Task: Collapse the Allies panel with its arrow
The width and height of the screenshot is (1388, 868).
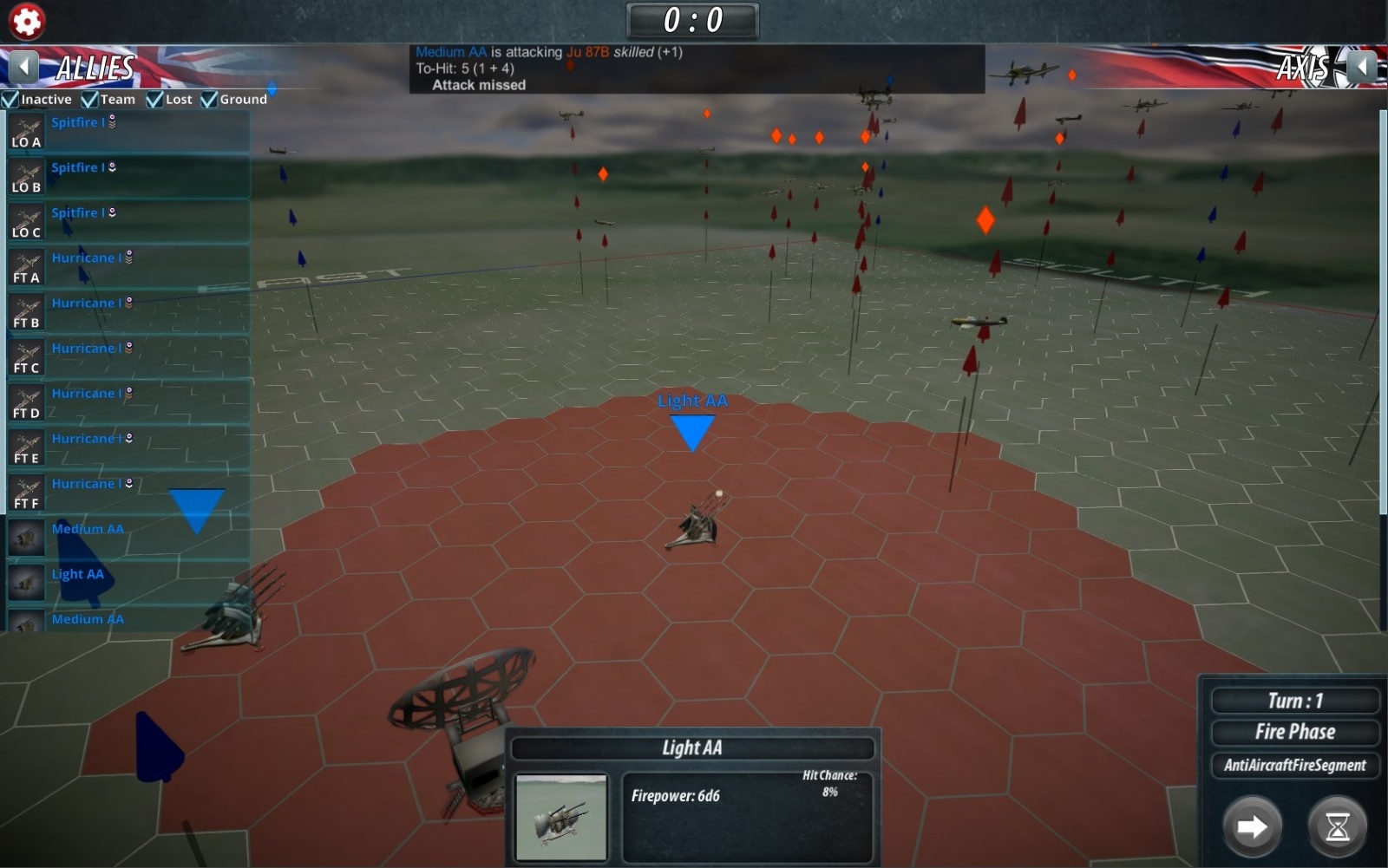Action: tap(23, 67)
